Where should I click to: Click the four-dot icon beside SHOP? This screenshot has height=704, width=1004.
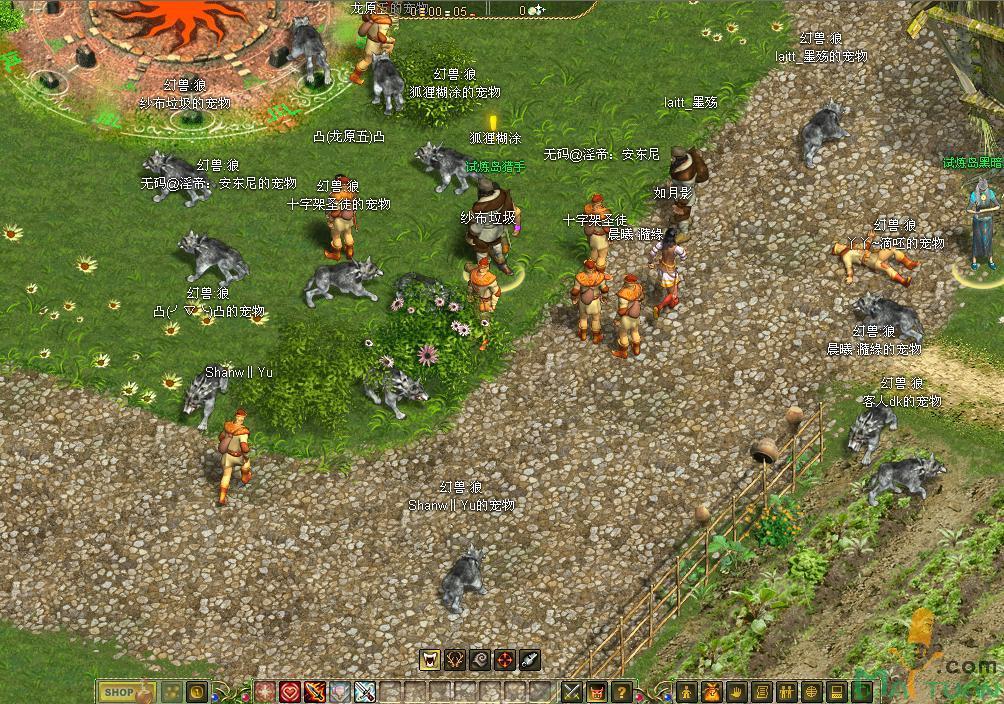(x=172, y=691)
